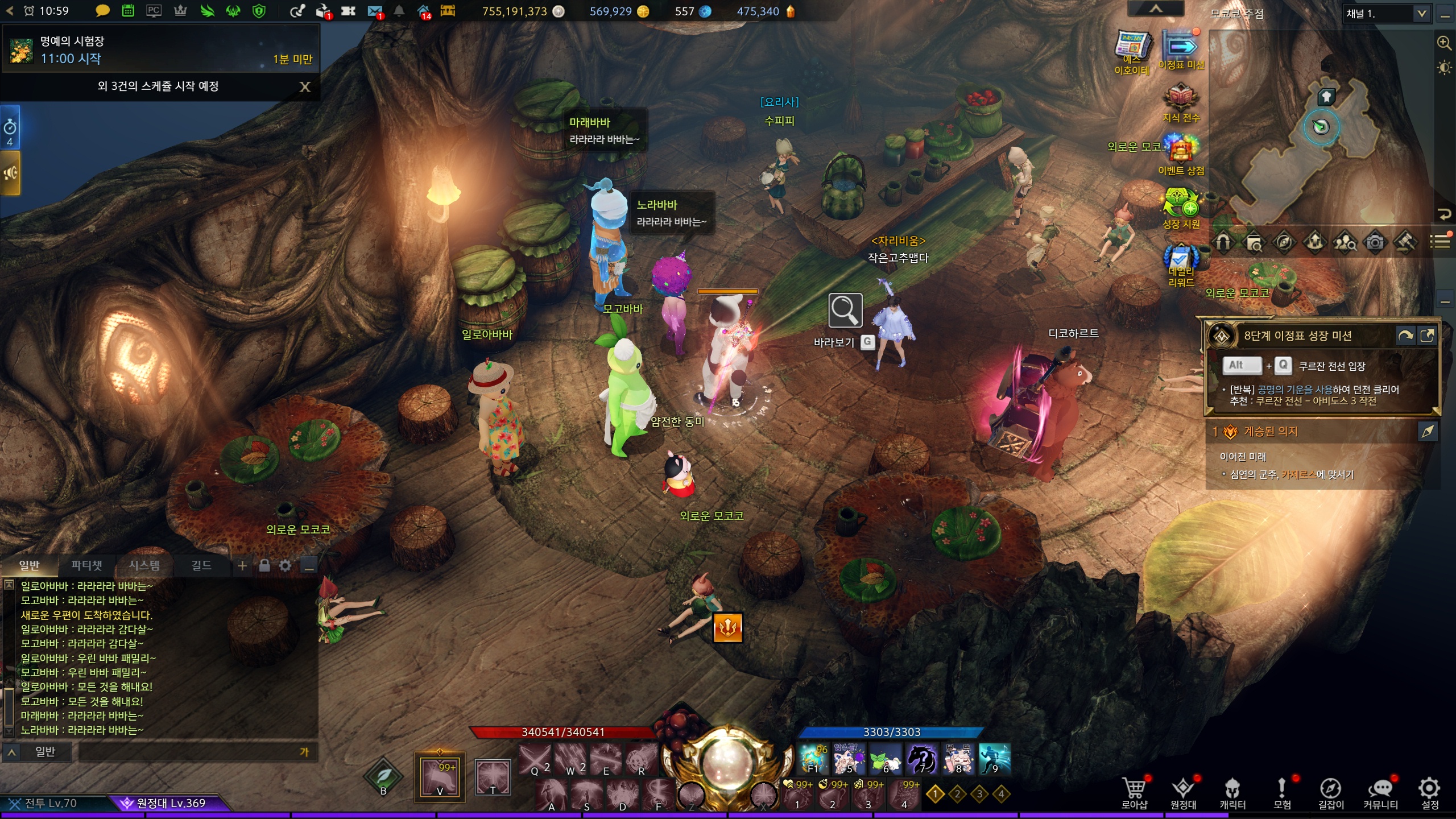This screenshot has width=1456, height=819.
Task: Open the mail icon in top bar
Action: point(375,11)
